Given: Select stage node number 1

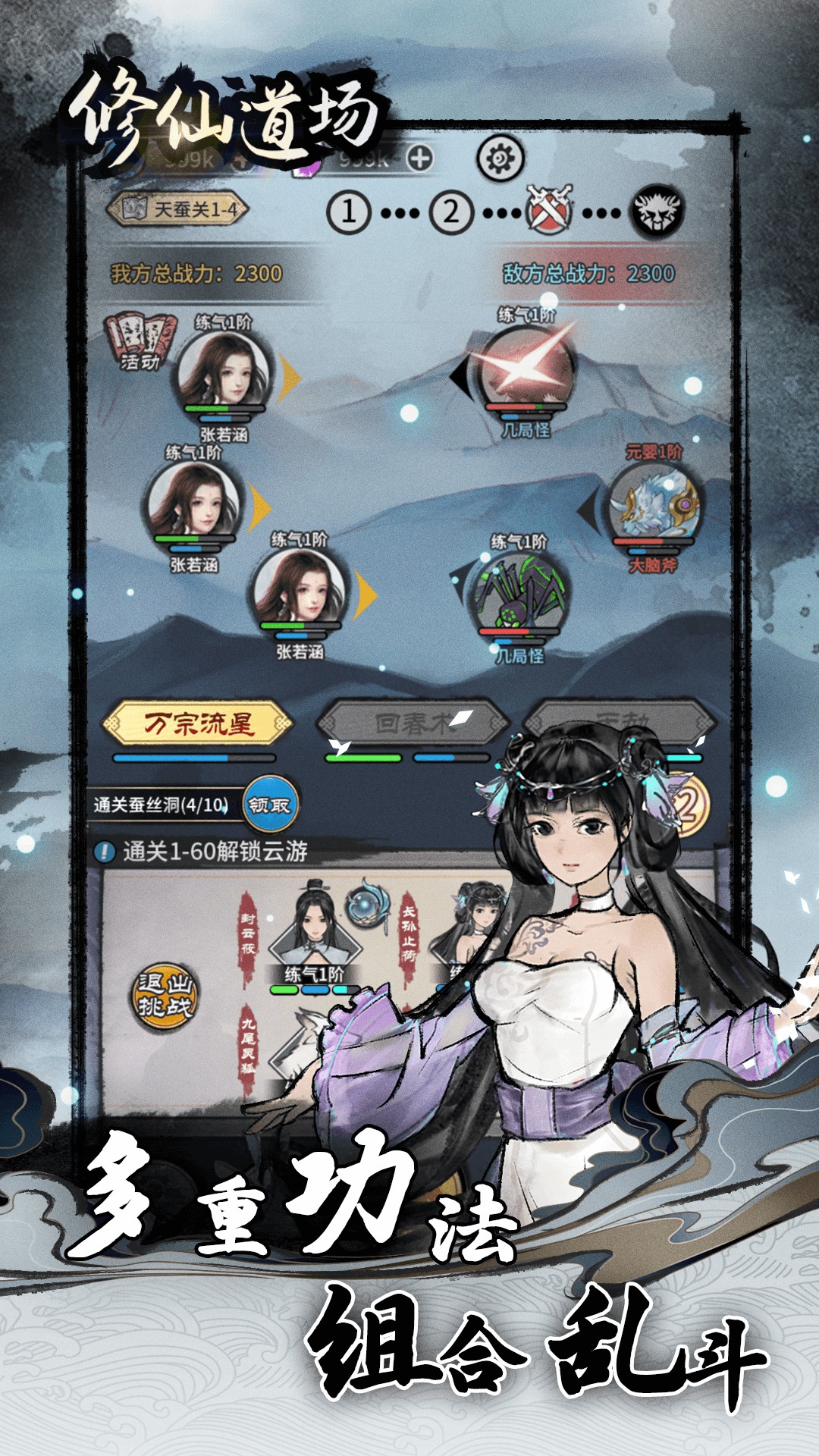Looking at the screenshot, I should (x=348, y=212).
